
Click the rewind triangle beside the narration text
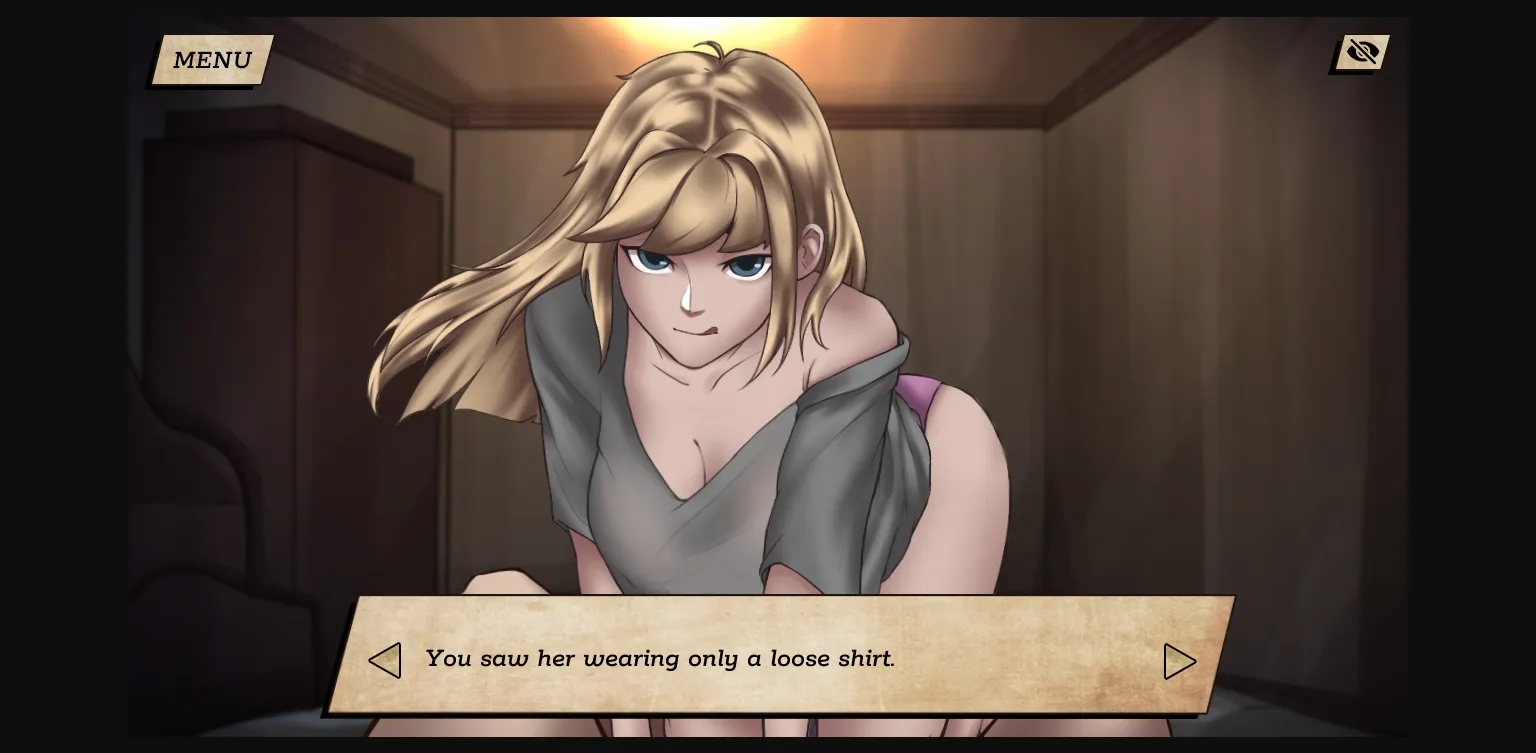(385, 660)
